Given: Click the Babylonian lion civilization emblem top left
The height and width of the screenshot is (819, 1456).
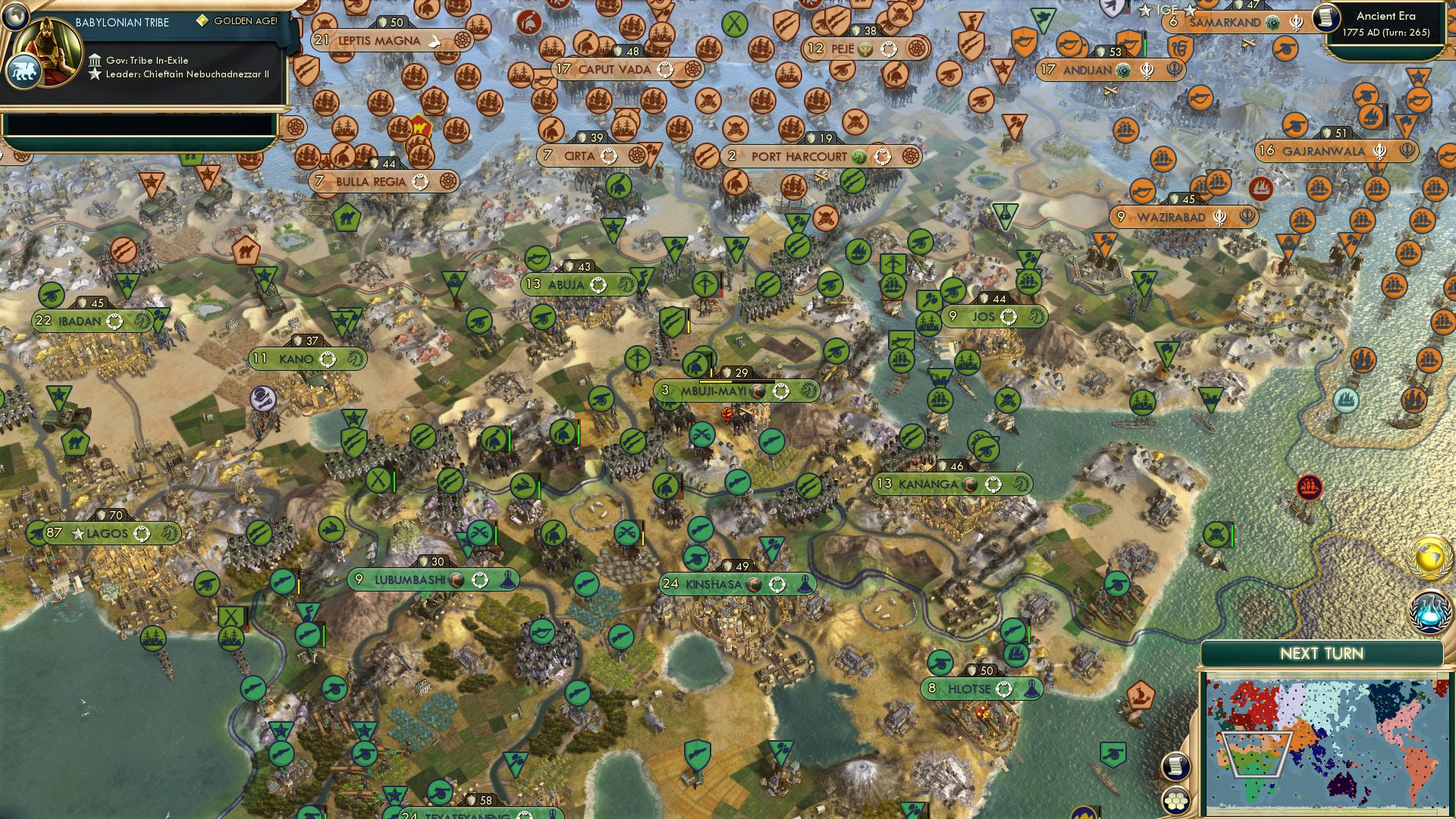Looking at the screenshot, I should pos(24,68).
